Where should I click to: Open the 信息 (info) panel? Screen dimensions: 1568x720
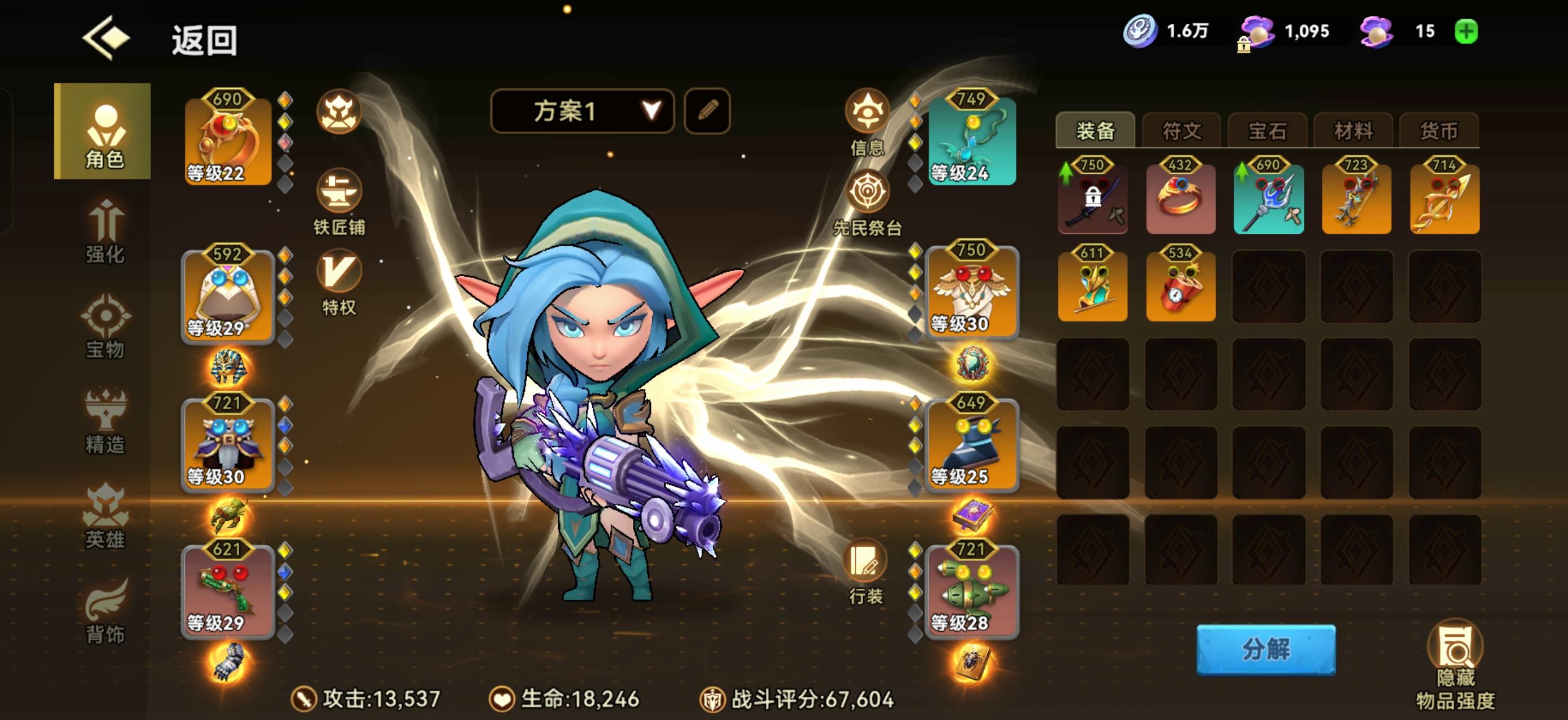[867, 113]
